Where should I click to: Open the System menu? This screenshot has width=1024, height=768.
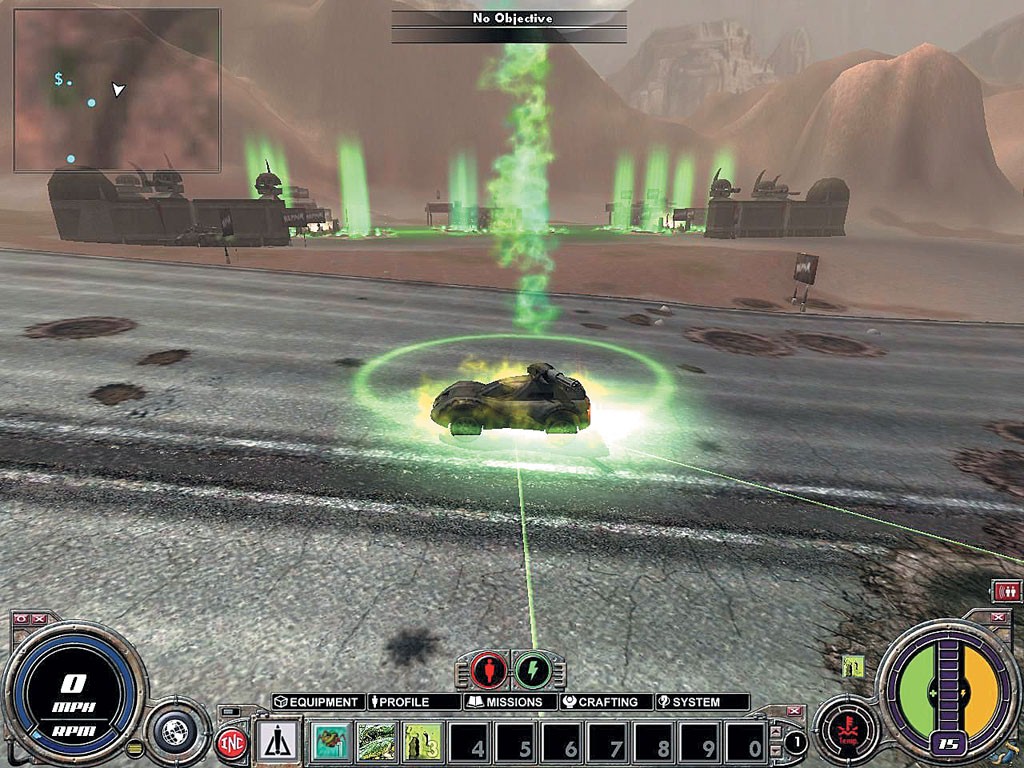pos(700,702)
